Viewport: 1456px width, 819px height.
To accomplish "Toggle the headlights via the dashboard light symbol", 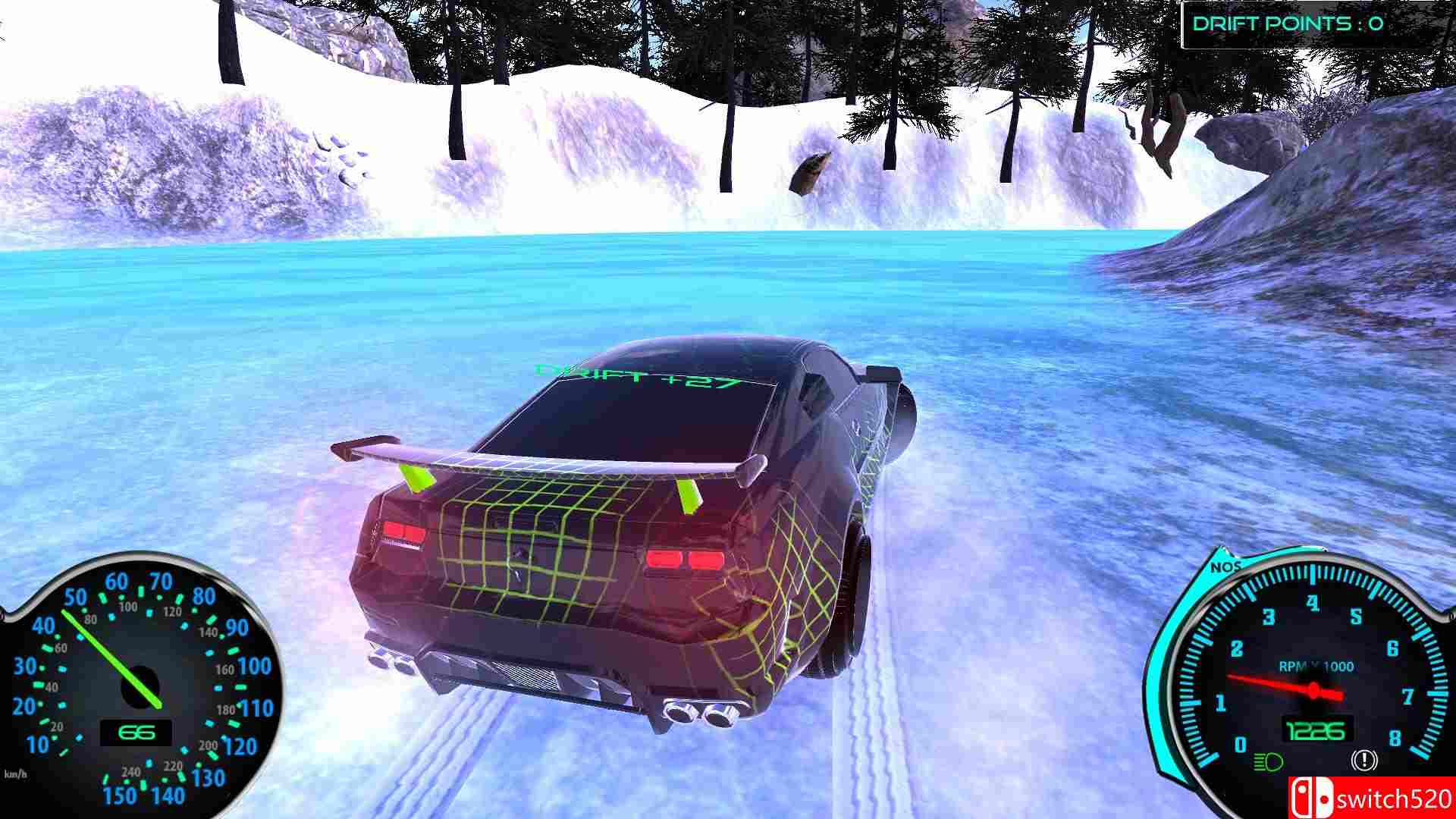I will (1268, 761).
